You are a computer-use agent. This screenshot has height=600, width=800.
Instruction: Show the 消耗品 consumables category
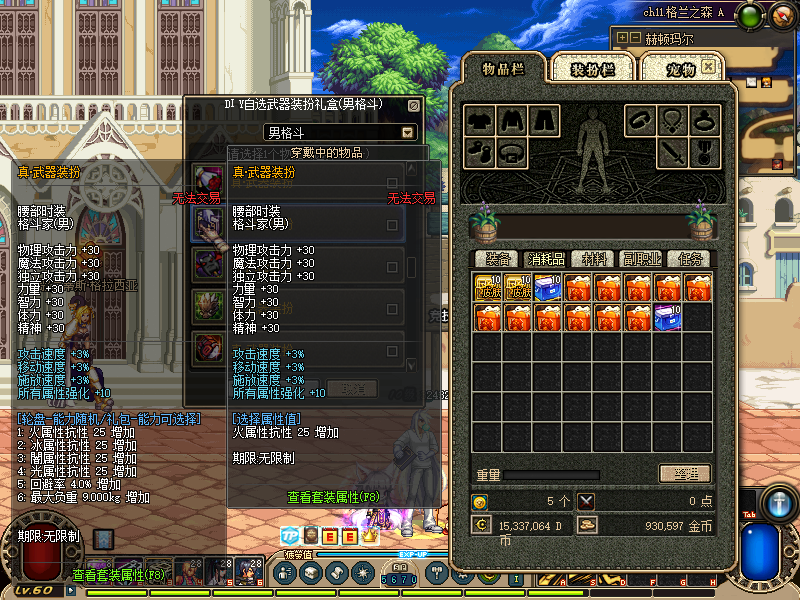(544, 259)
